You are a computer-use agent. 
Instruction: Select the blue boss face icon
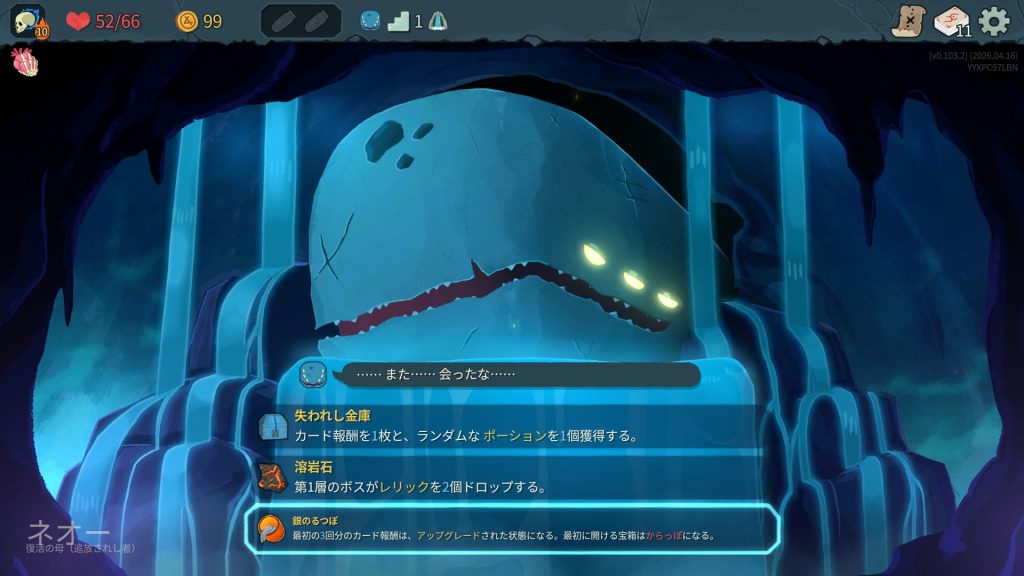tap(370, 21)
